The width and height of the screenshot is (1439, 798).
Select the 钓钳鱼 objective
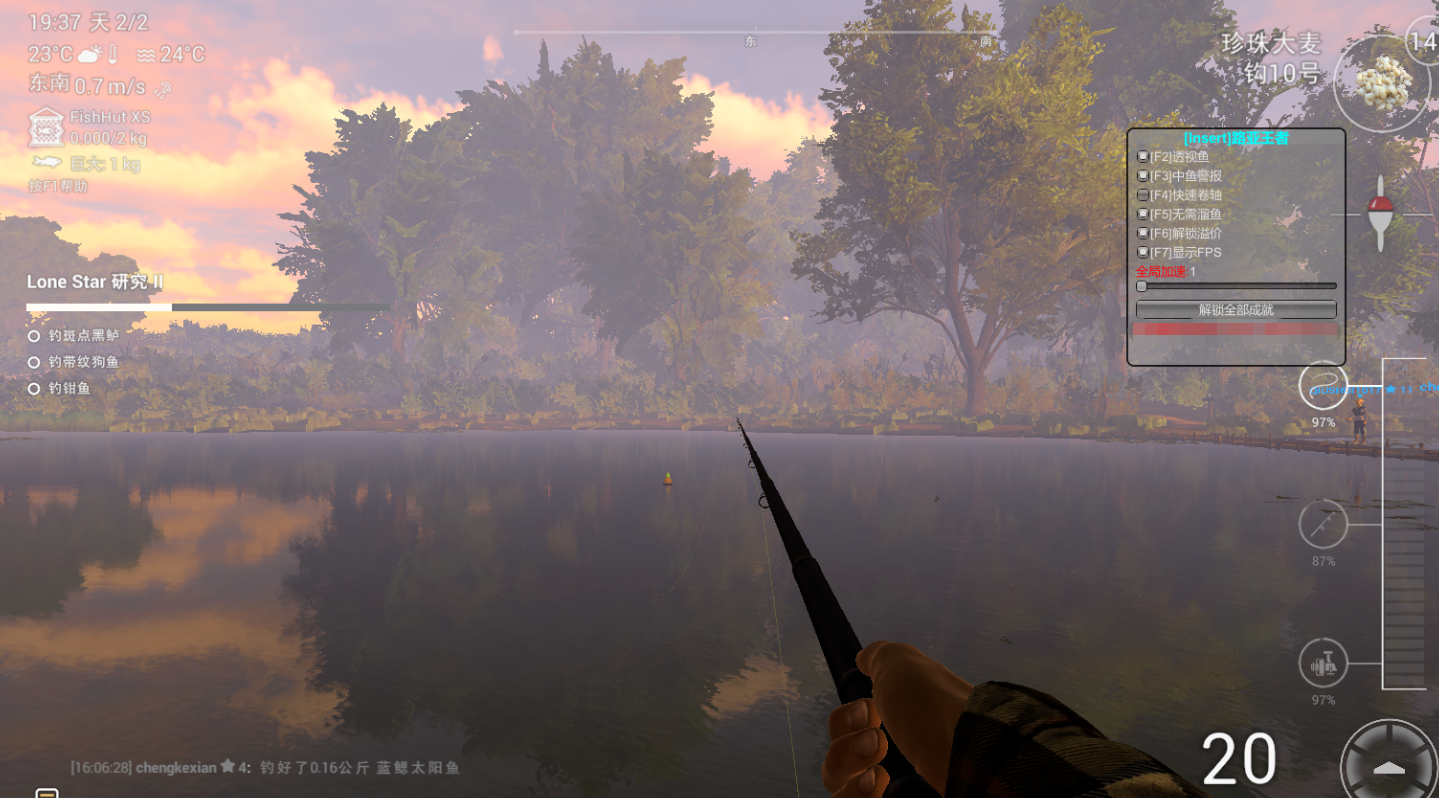click(69, 388)
